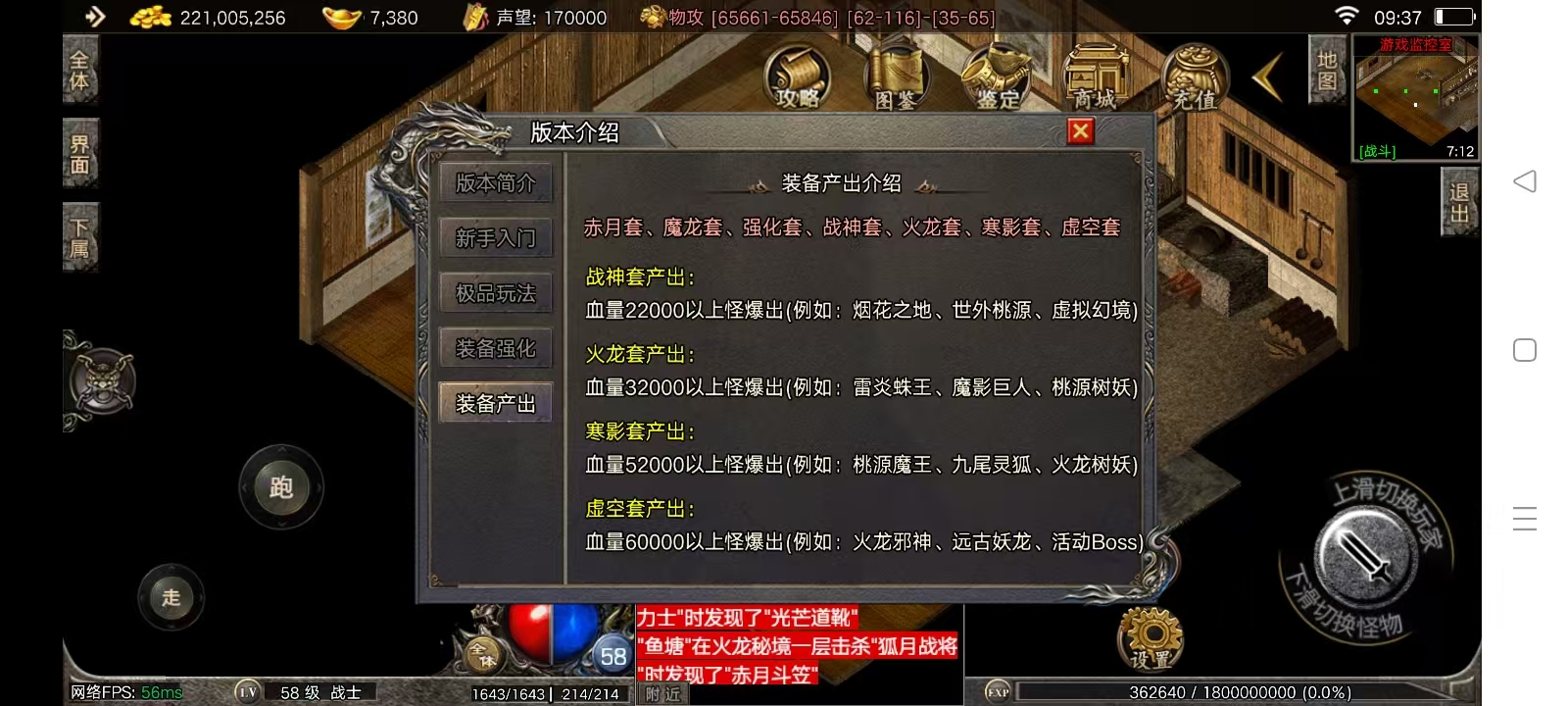Expand the 附近 chat channel selector
The width and height of the screenshot is (1568, 706).
(x=662, y=694)
